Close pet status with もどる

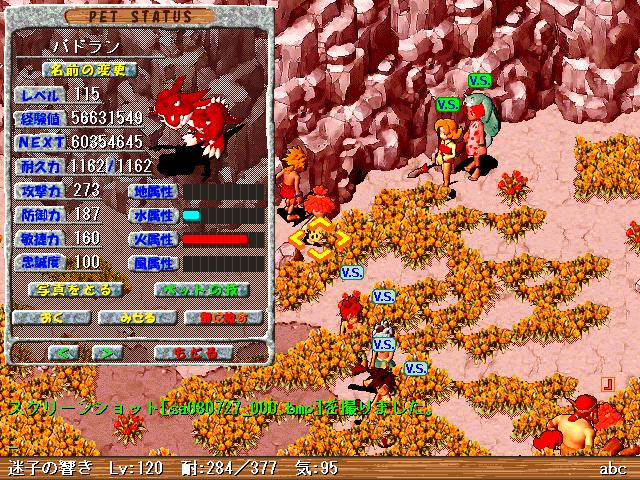coord(195,353)
